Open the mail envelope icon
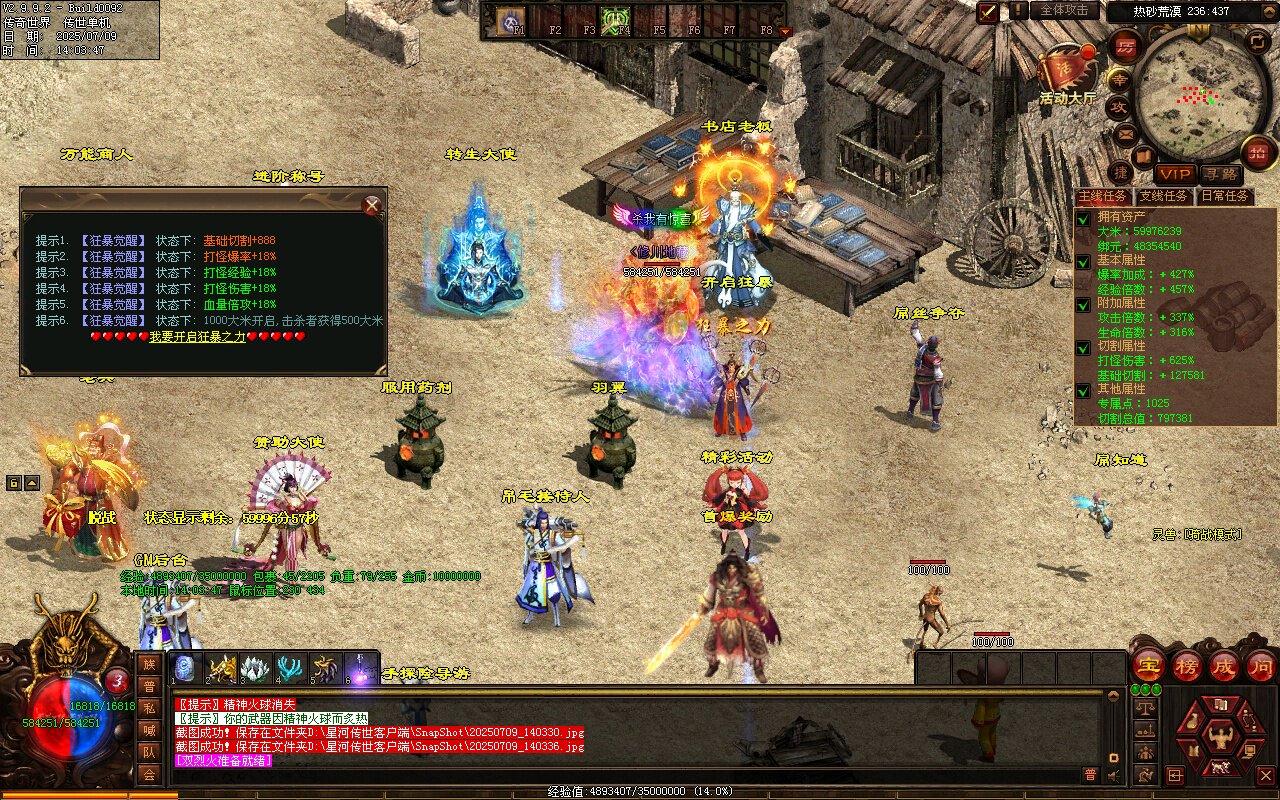1280x800 pixels. pos(1126,133)
